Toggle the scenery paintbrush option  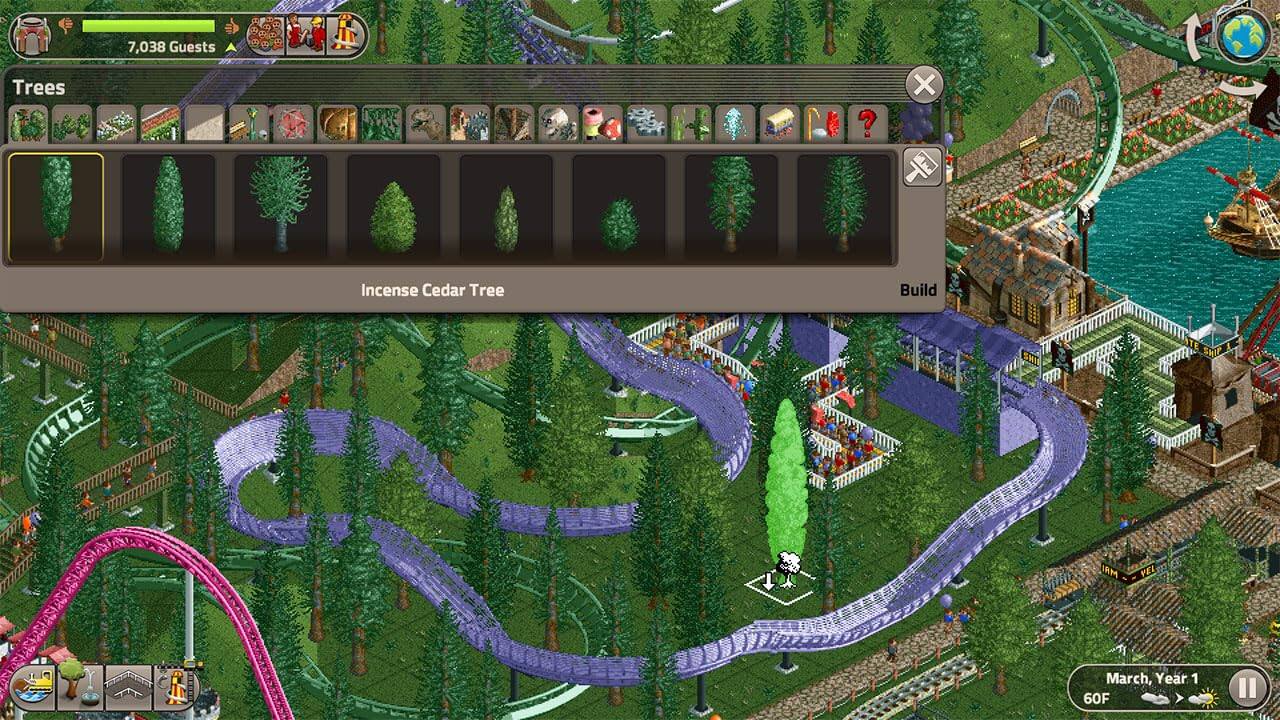coord(919,166)
